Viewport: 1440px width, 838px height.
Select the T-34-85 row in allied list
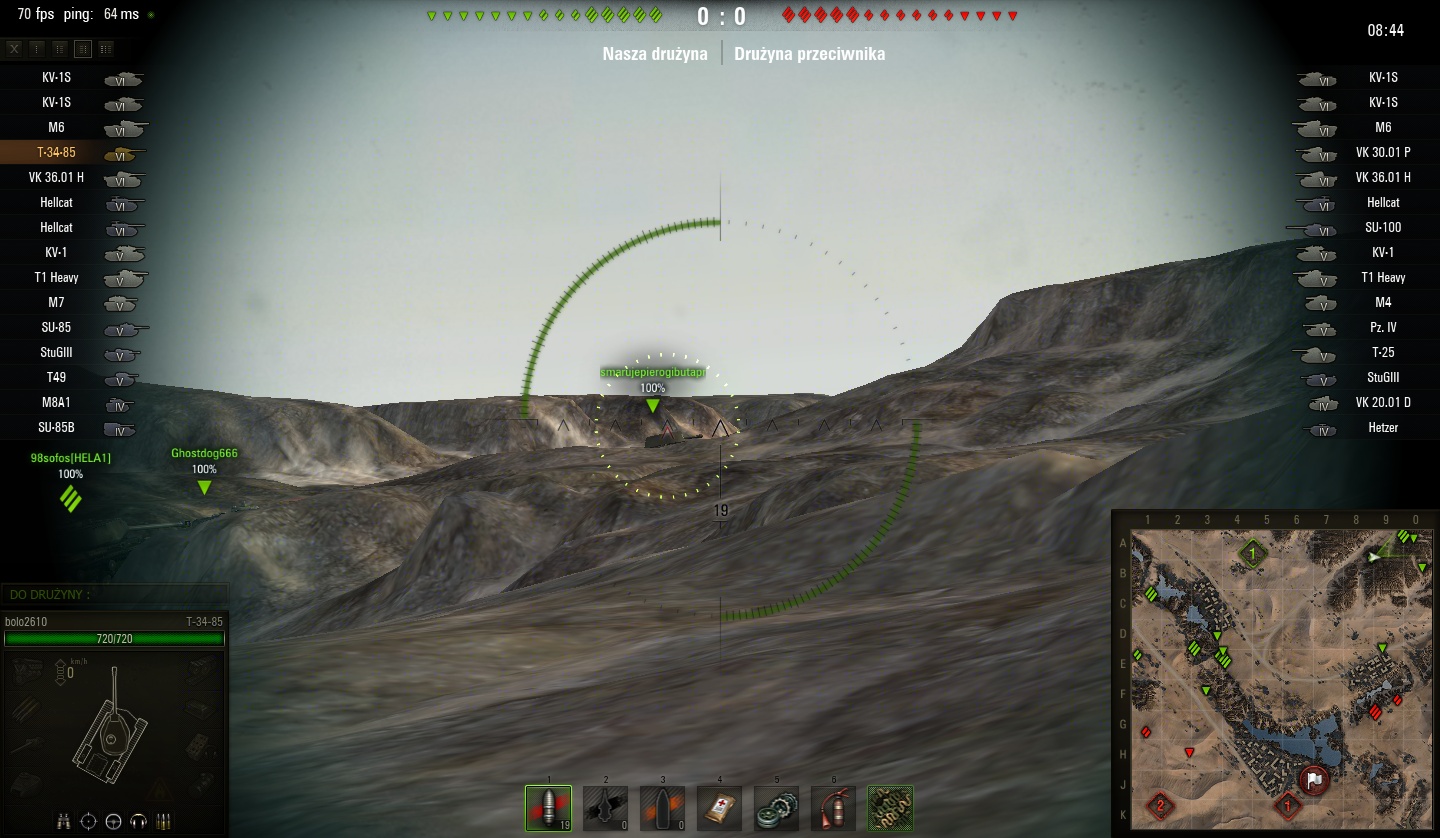pos(72,153)
